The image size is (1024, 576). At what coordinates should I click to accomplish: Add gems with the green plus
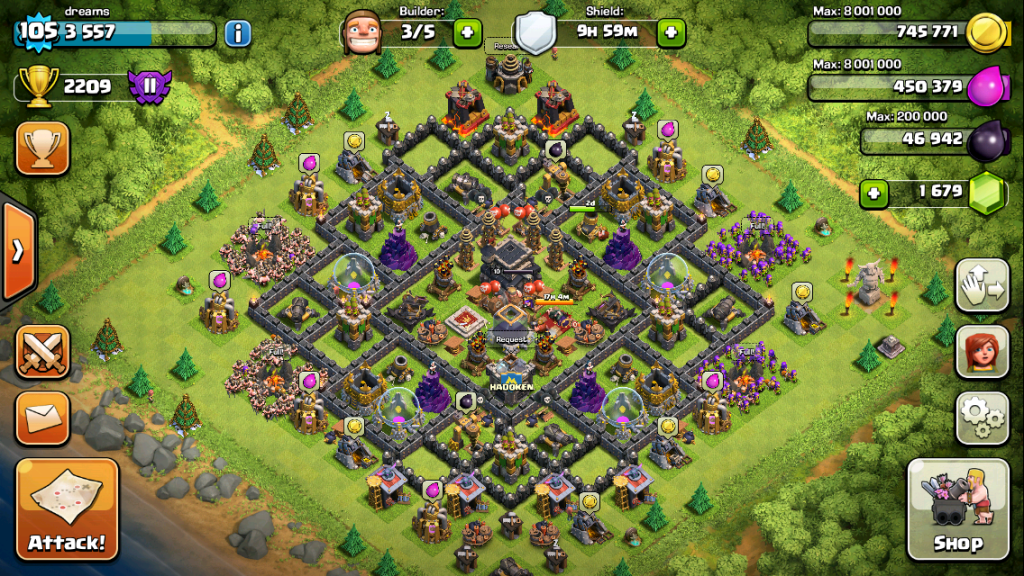(874, 191)
